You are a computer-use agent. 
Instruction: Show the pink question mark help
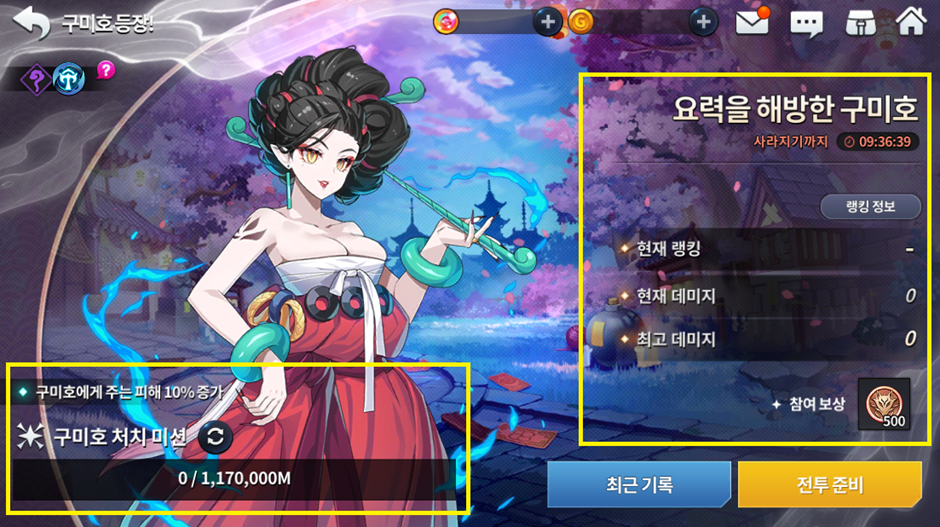click(105, 70)
